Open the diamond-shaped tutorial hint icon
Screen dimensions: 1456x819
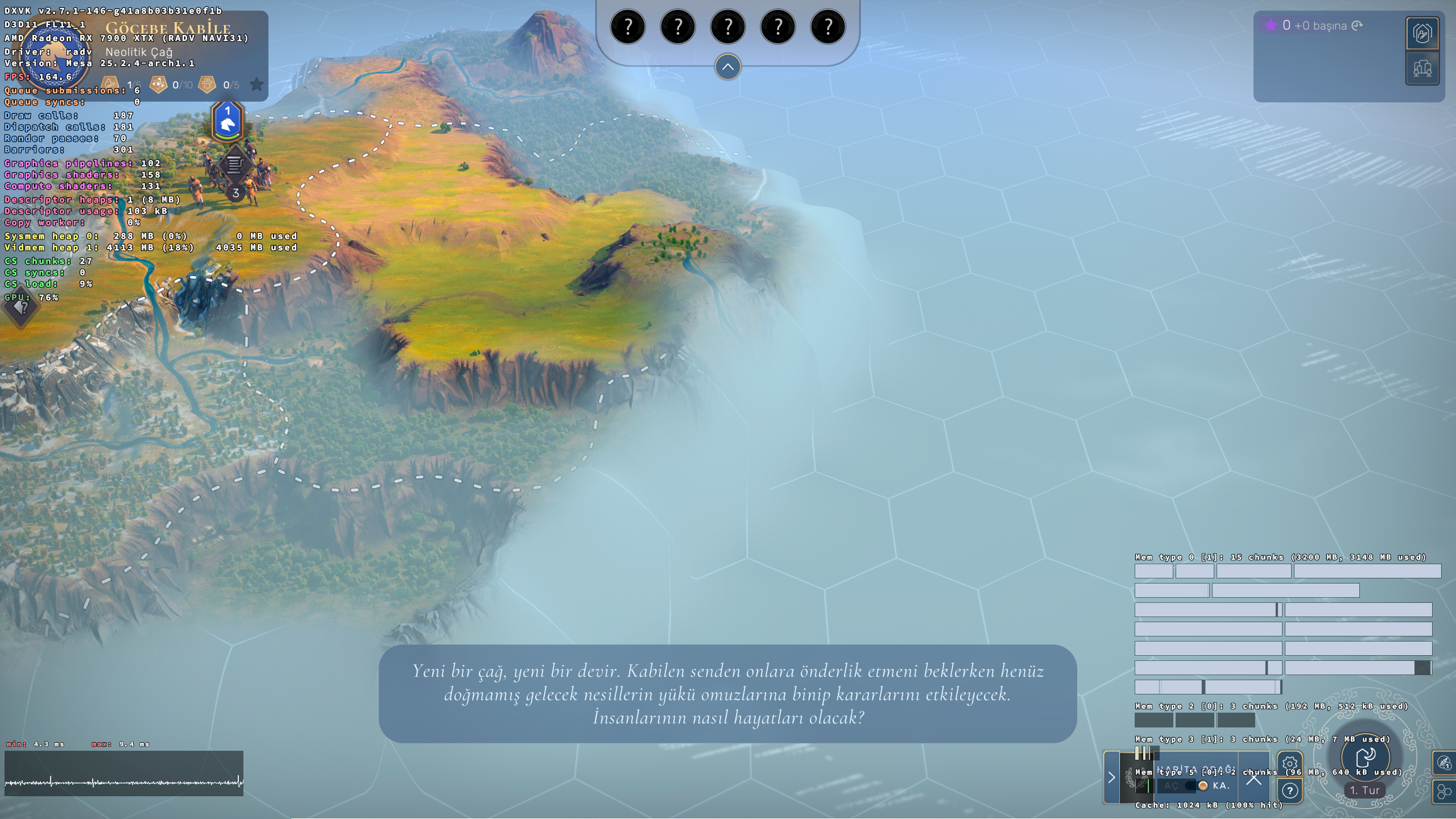(21, 308)
